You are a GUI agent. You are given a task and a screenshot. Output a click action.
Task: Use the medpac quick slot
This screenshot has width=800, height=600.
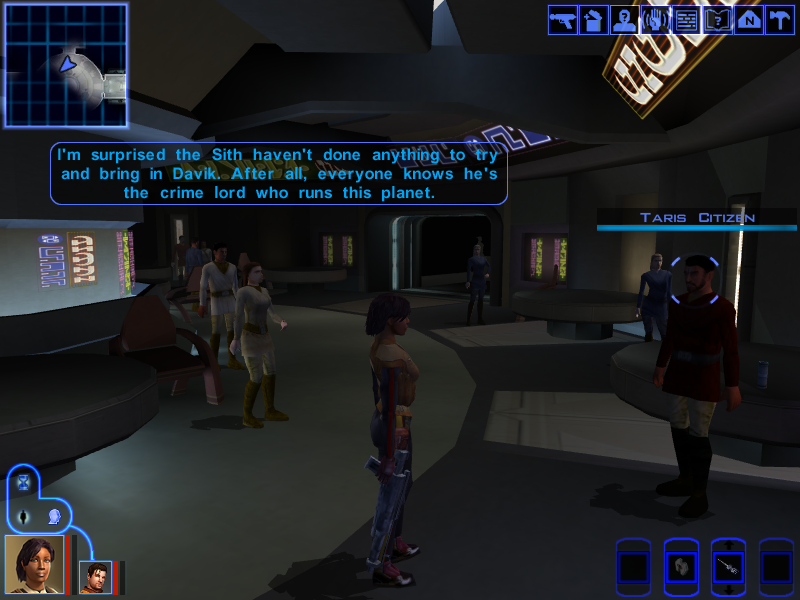(x=681, y=568)
